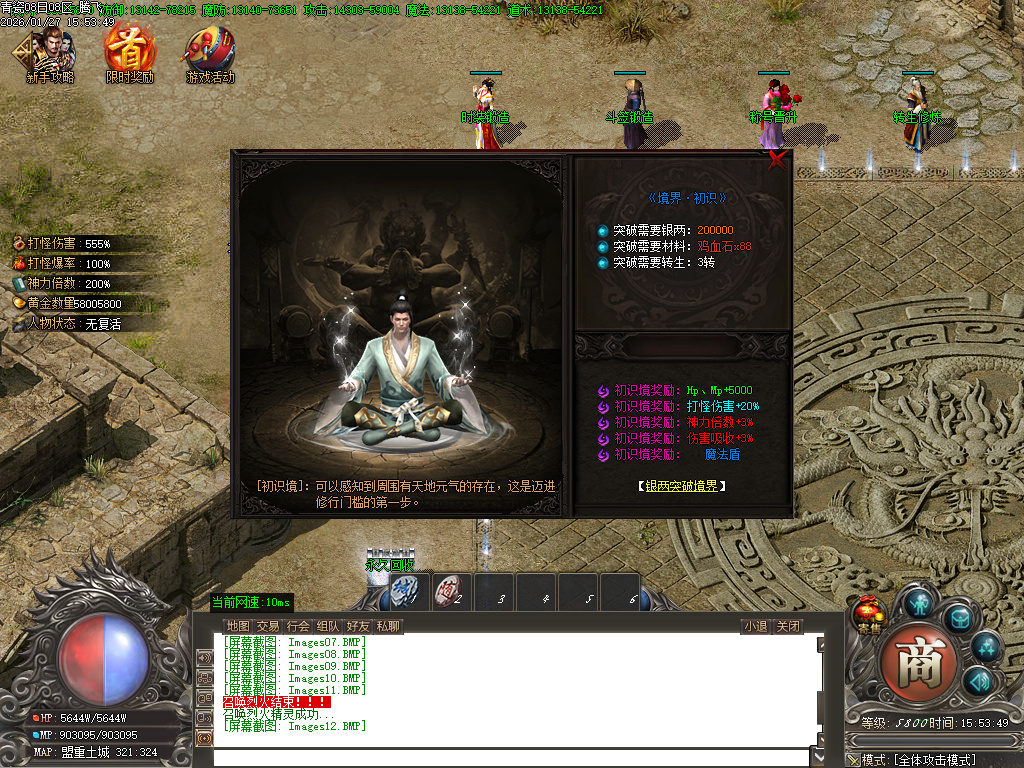Open the 行会 guild tab

298,627
